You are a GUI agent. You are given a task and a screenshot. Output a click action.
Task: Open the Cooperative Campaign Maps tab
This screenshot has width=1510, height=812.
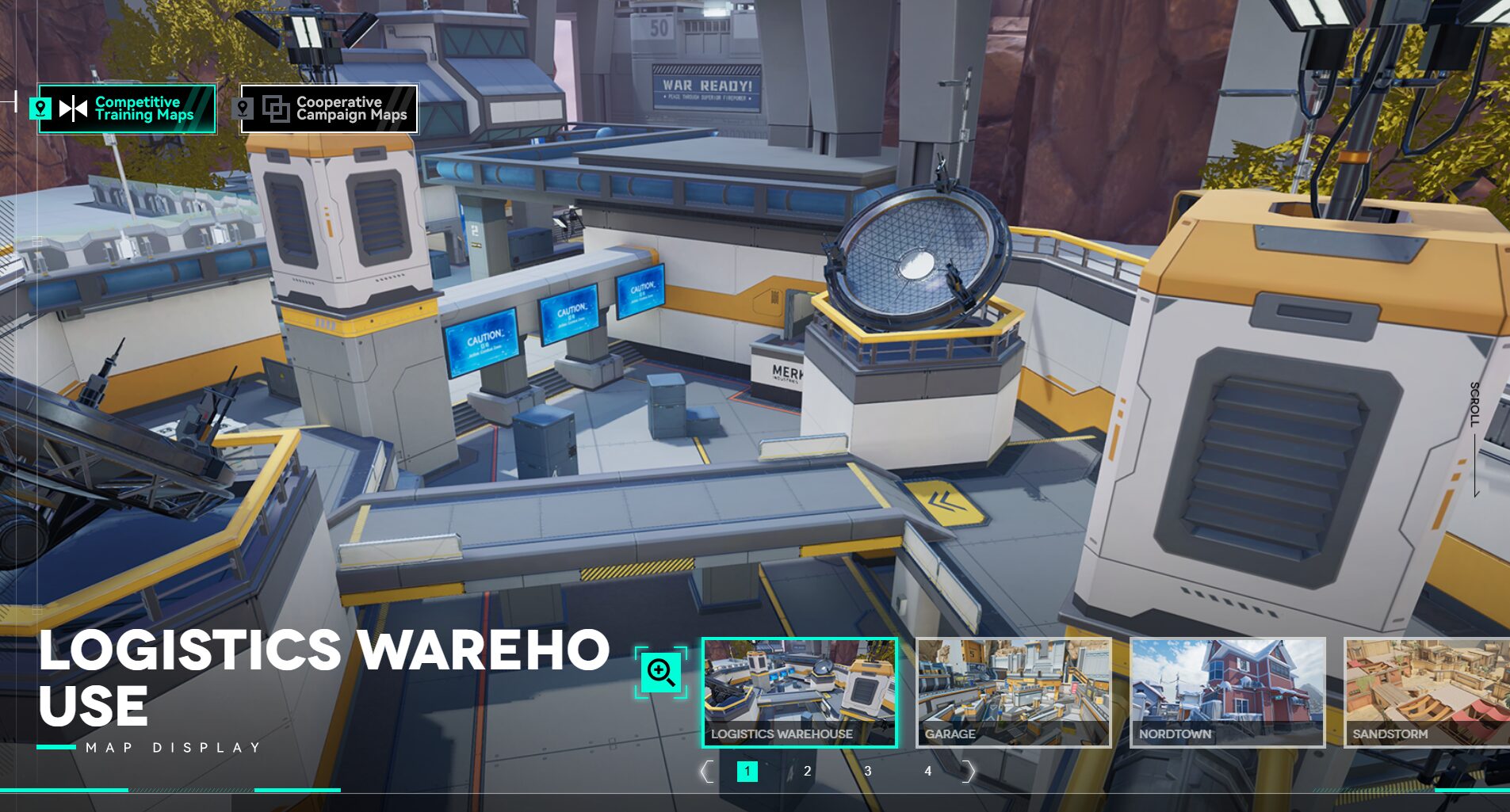[329, 109]
